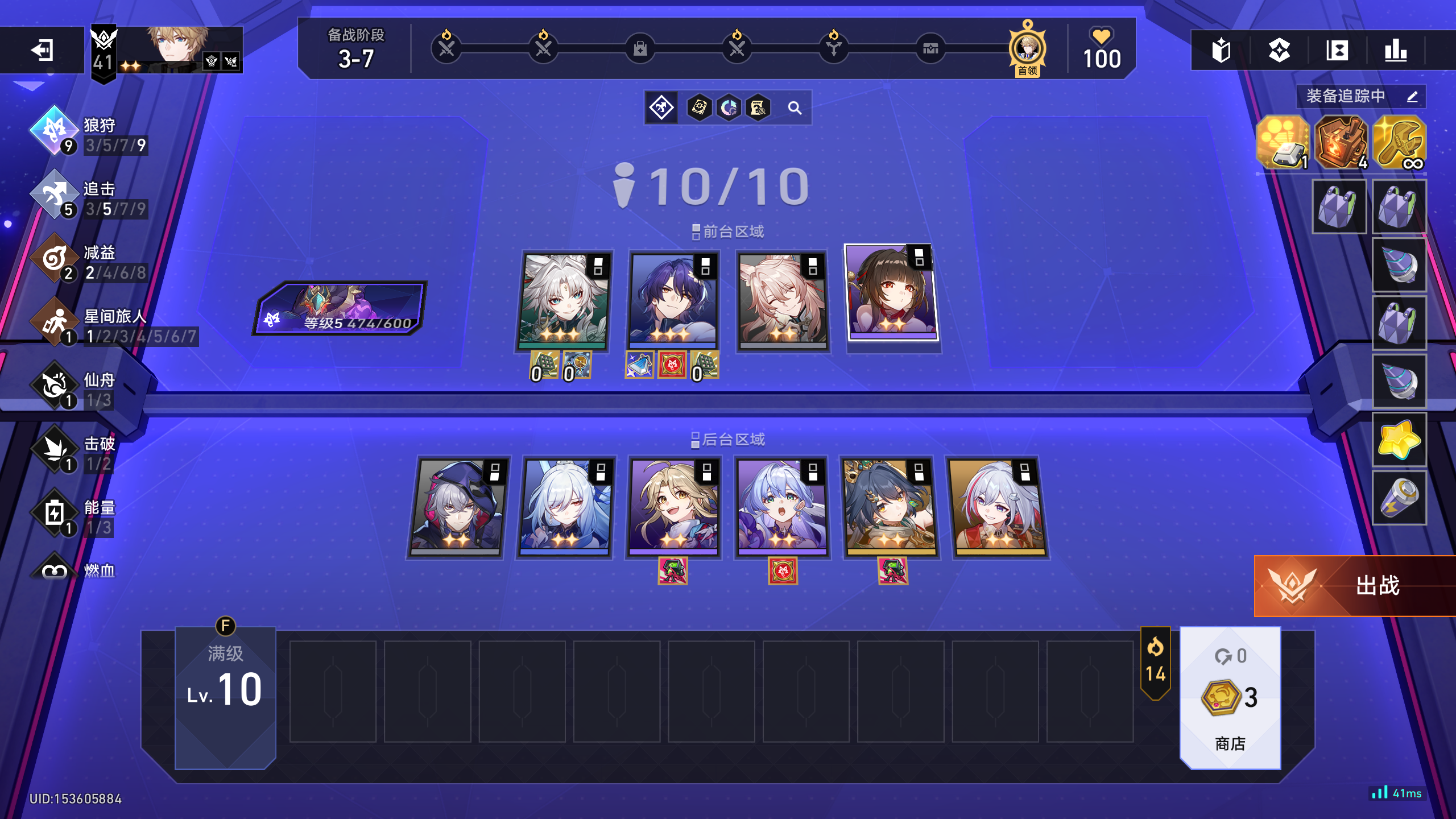Open the handbook guide panel at top right
Image resolution: width=1456 pixels, height=819 pixels.
click(x=1222, y=51)
